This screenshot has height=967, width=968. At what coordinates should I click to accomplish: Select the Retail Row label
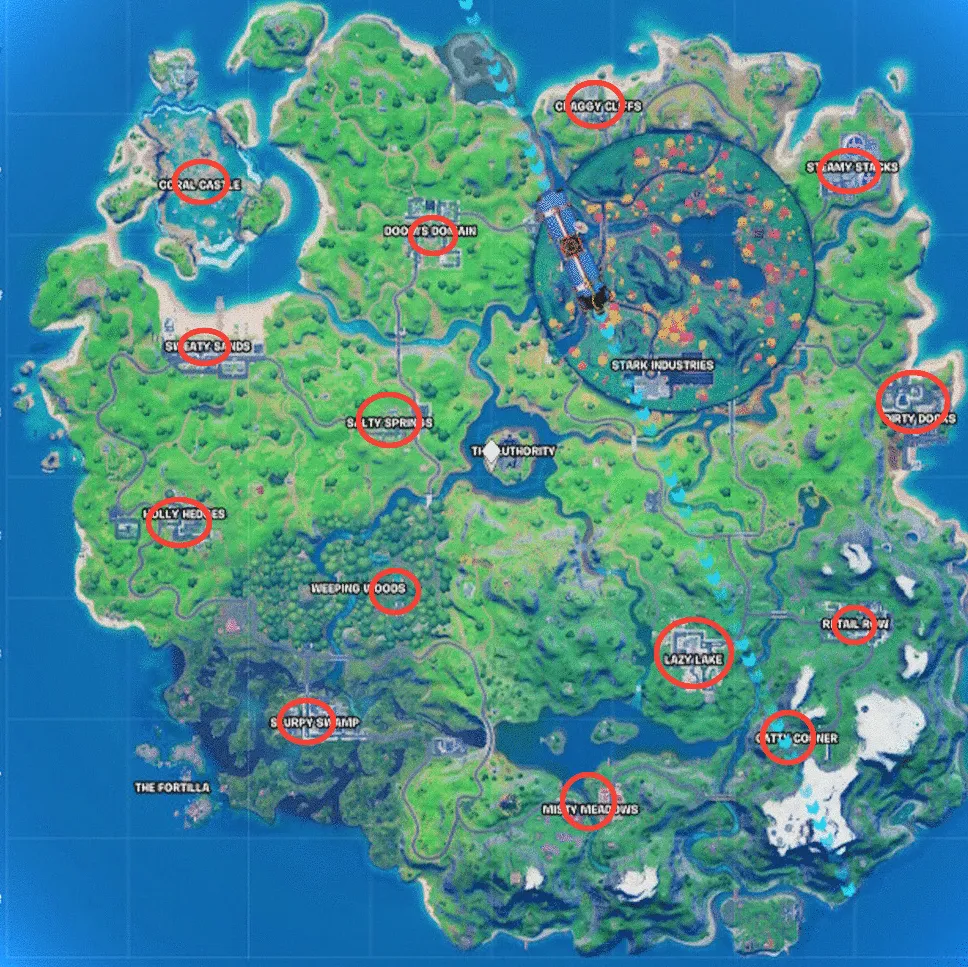click(x=855, y=624)
